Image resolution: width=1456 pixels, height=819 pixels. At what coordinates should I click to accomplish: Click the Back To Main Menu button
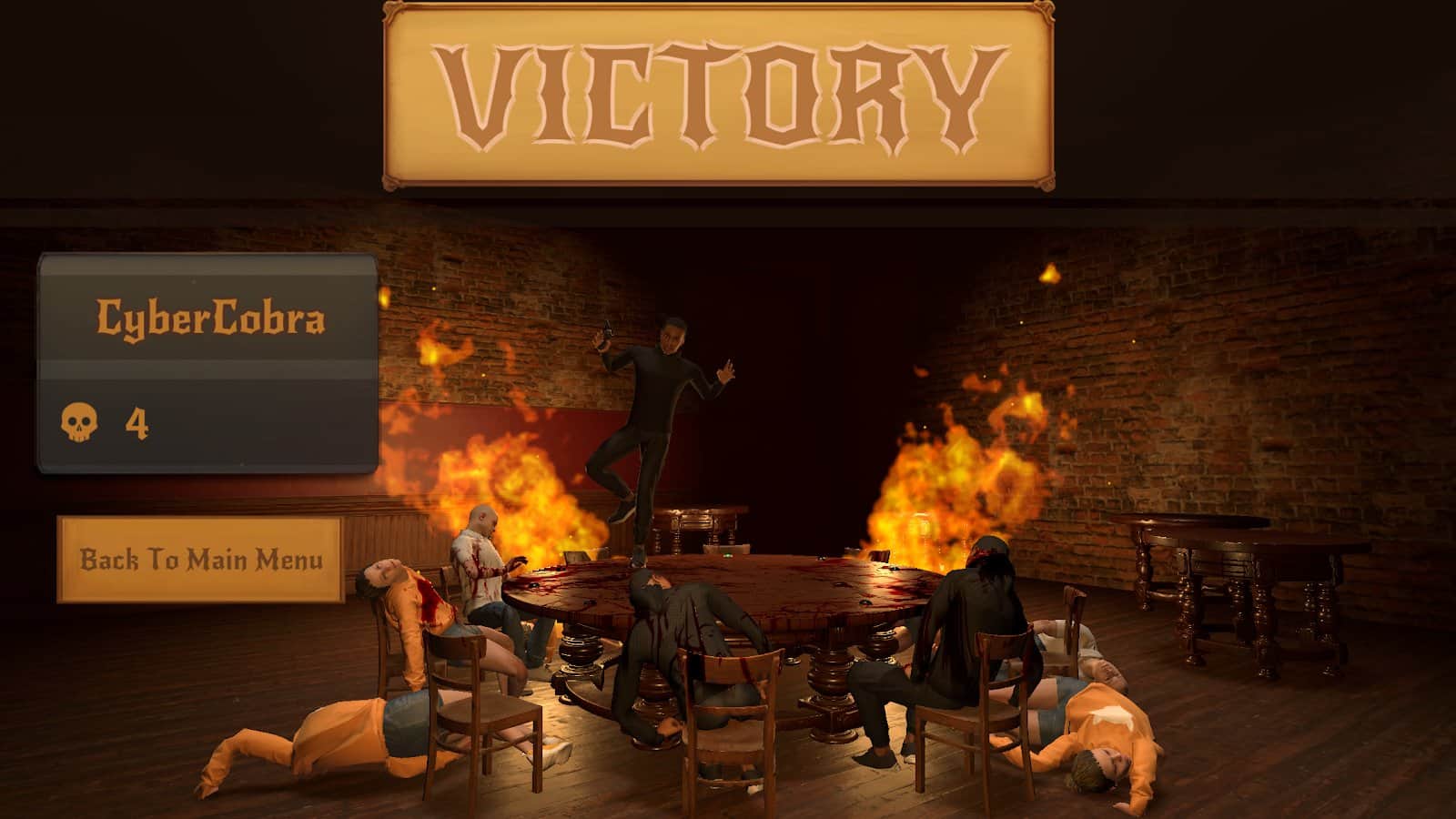(202, 559)
